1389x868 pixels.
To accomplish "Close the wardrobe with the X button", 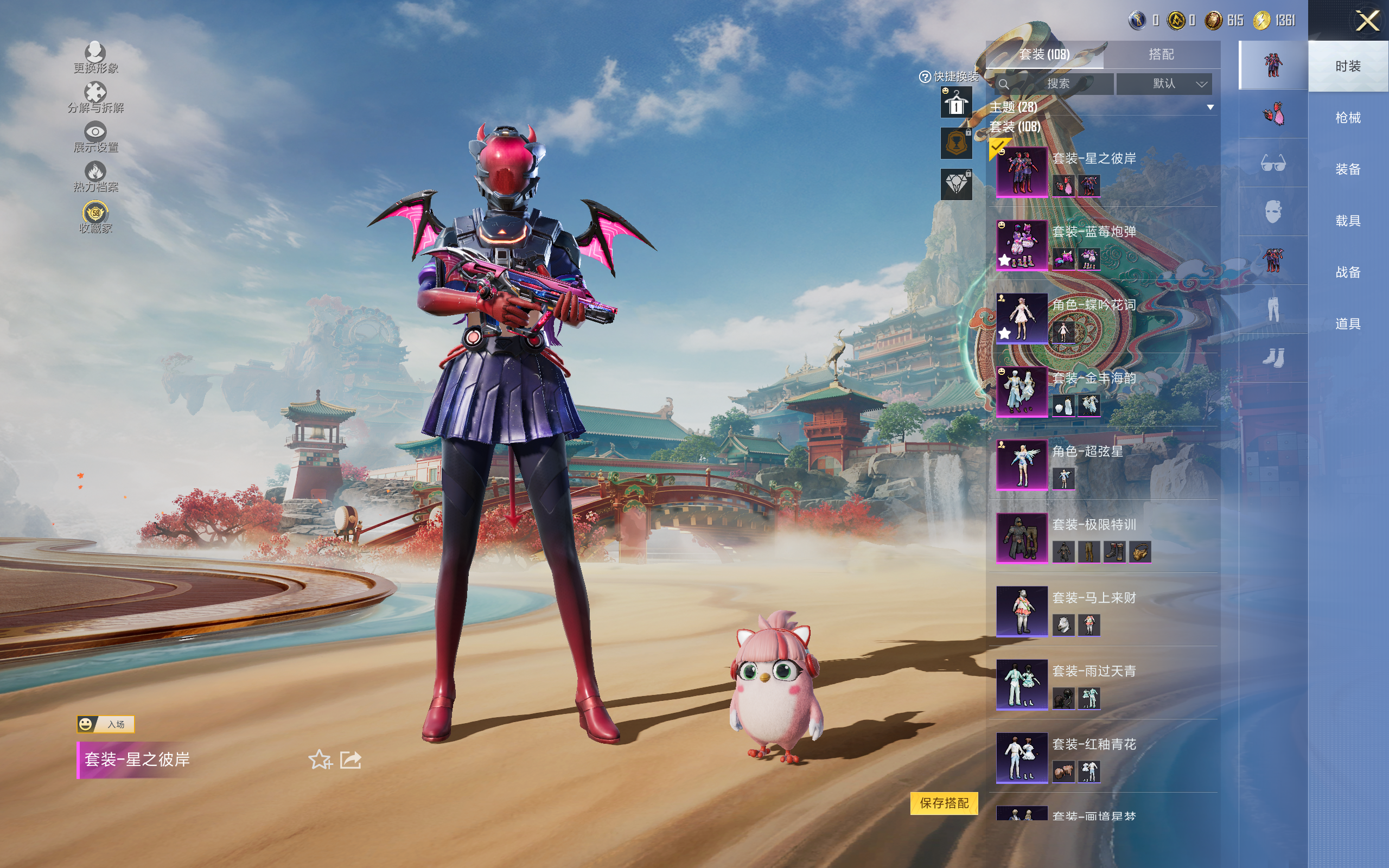I will (x=1367, y=21).
